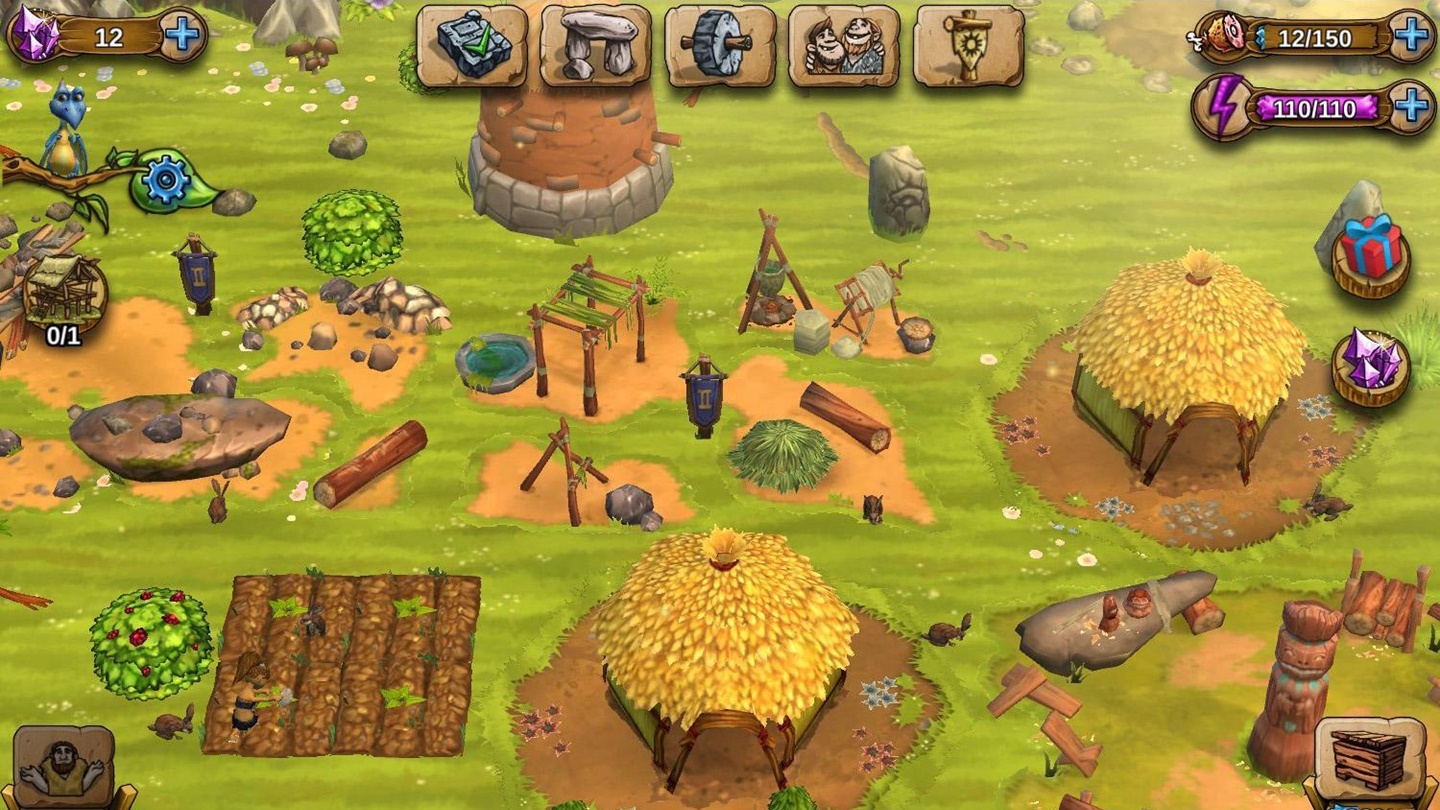Open the hut construction task tracker
This screenshot has height=810, width=1440.
[64, 297]
